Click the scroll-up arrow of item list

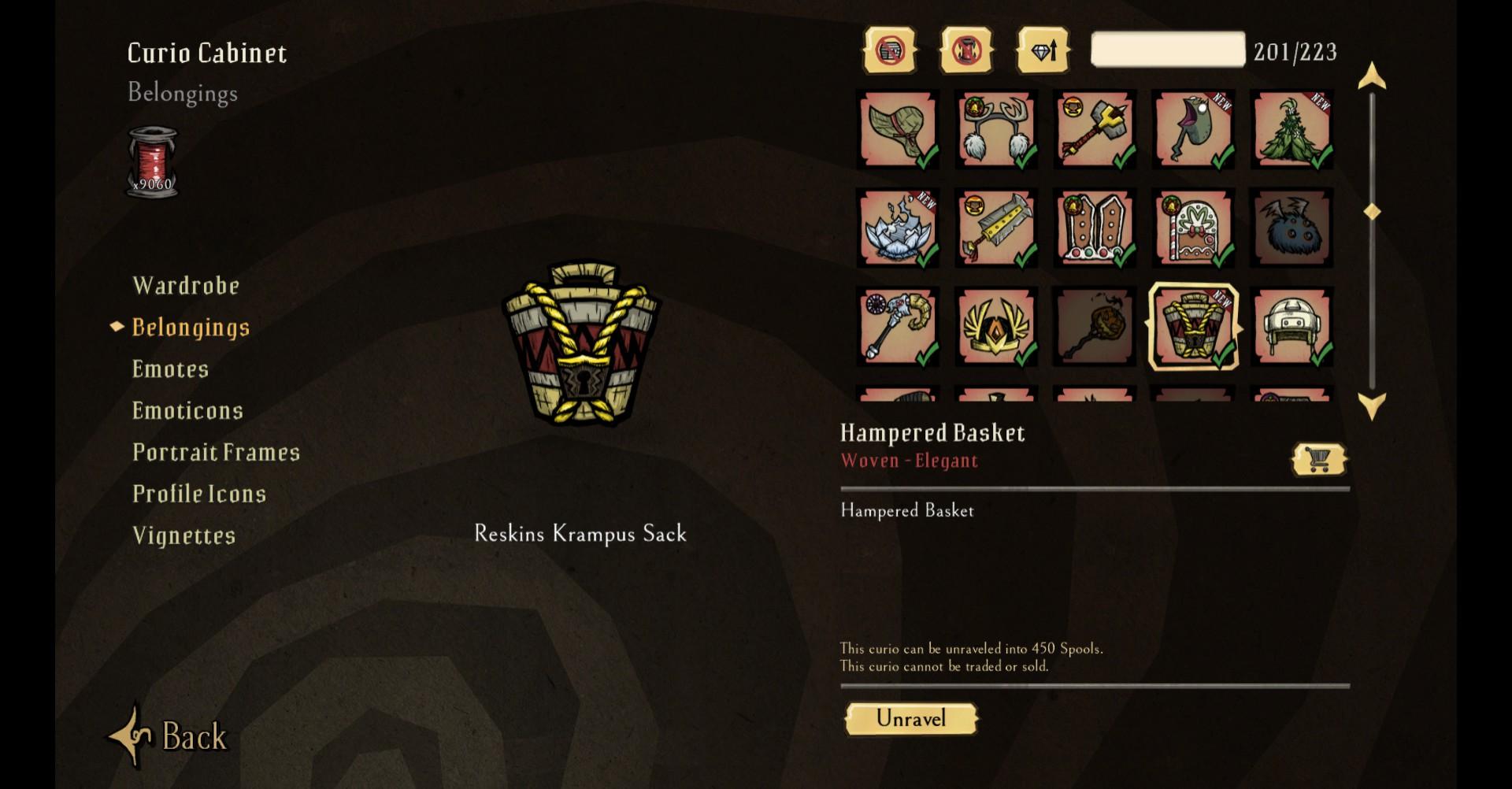1372,76
